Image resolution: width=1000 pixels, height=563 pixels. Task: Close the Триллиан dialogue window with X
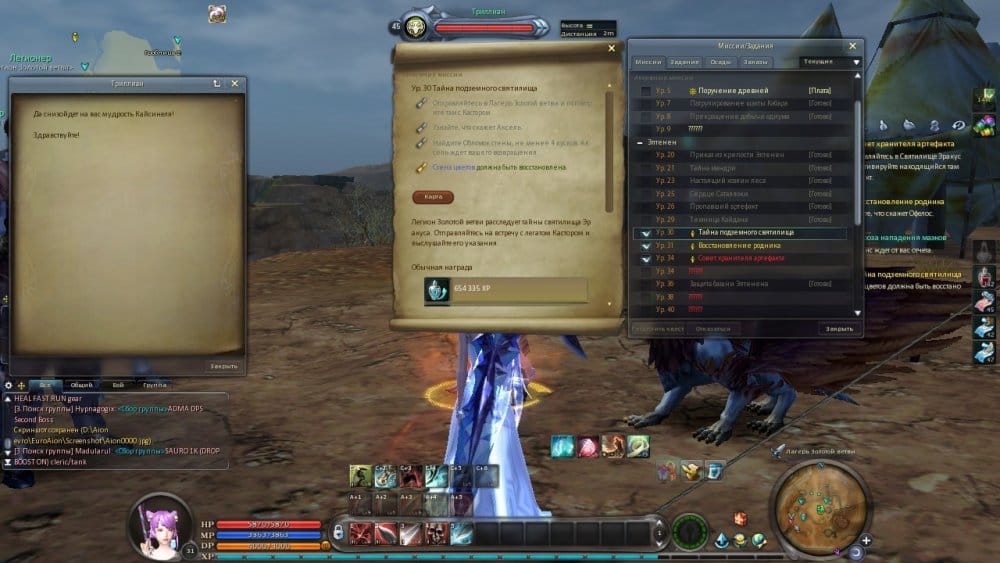pyautogui.click(x=235, y=84)
